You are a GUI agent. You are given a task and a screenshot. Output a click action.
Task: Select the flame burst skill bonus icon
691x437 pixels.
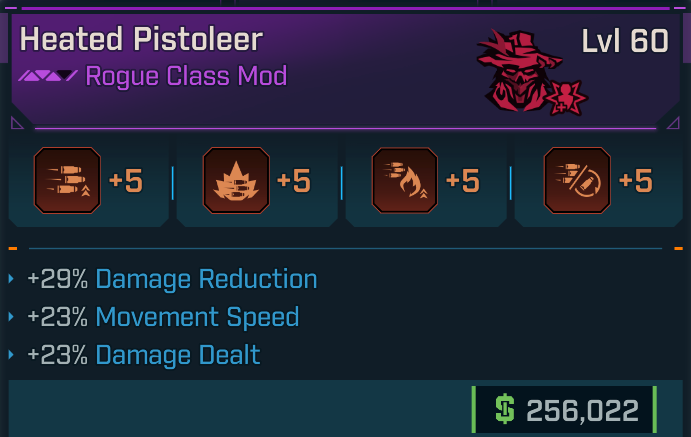click(x=236, y=181)
